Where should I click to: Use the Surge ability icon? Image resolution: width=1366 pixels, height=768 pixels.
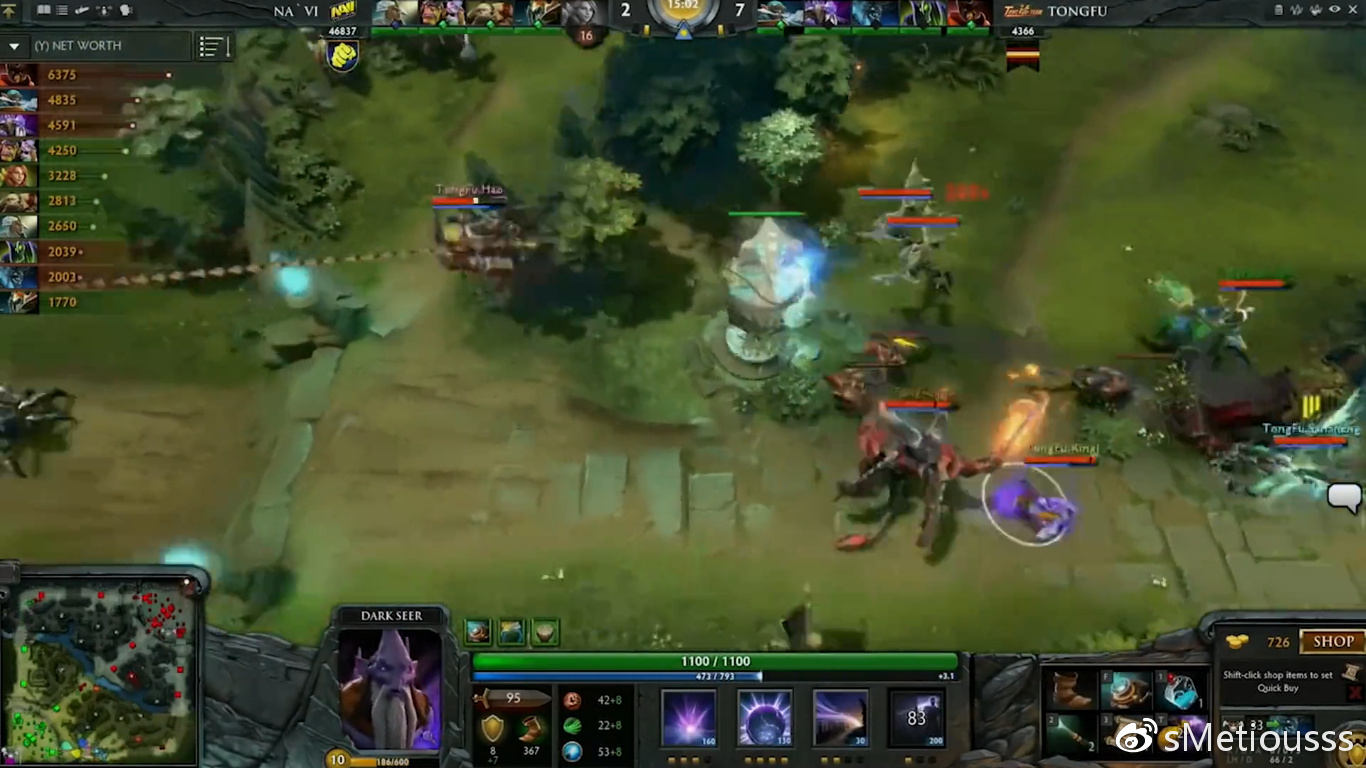pos(840,717)
